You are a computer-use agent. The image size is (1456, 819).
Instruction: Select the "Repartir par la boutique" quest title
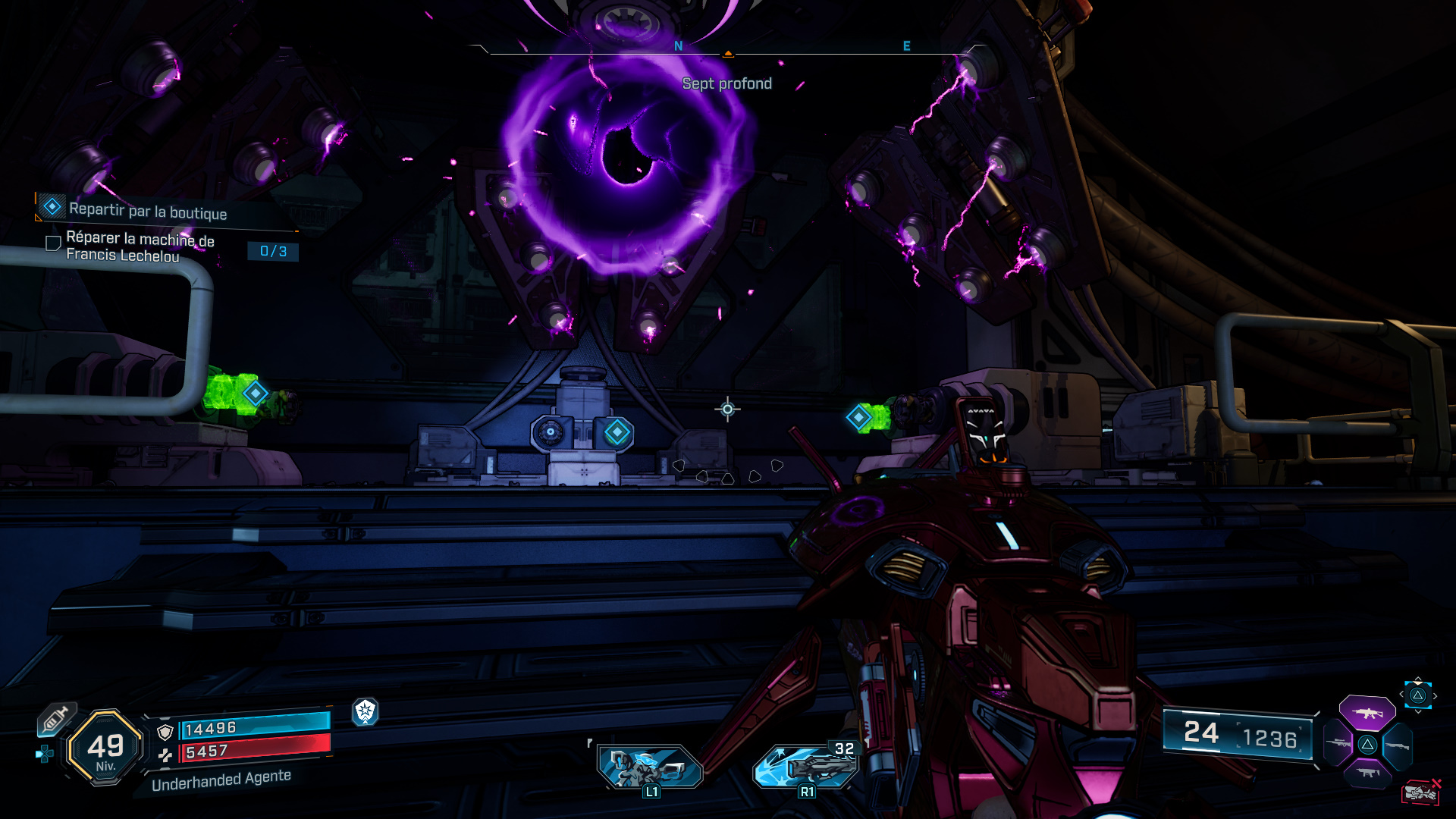click(x=148, y=212)
